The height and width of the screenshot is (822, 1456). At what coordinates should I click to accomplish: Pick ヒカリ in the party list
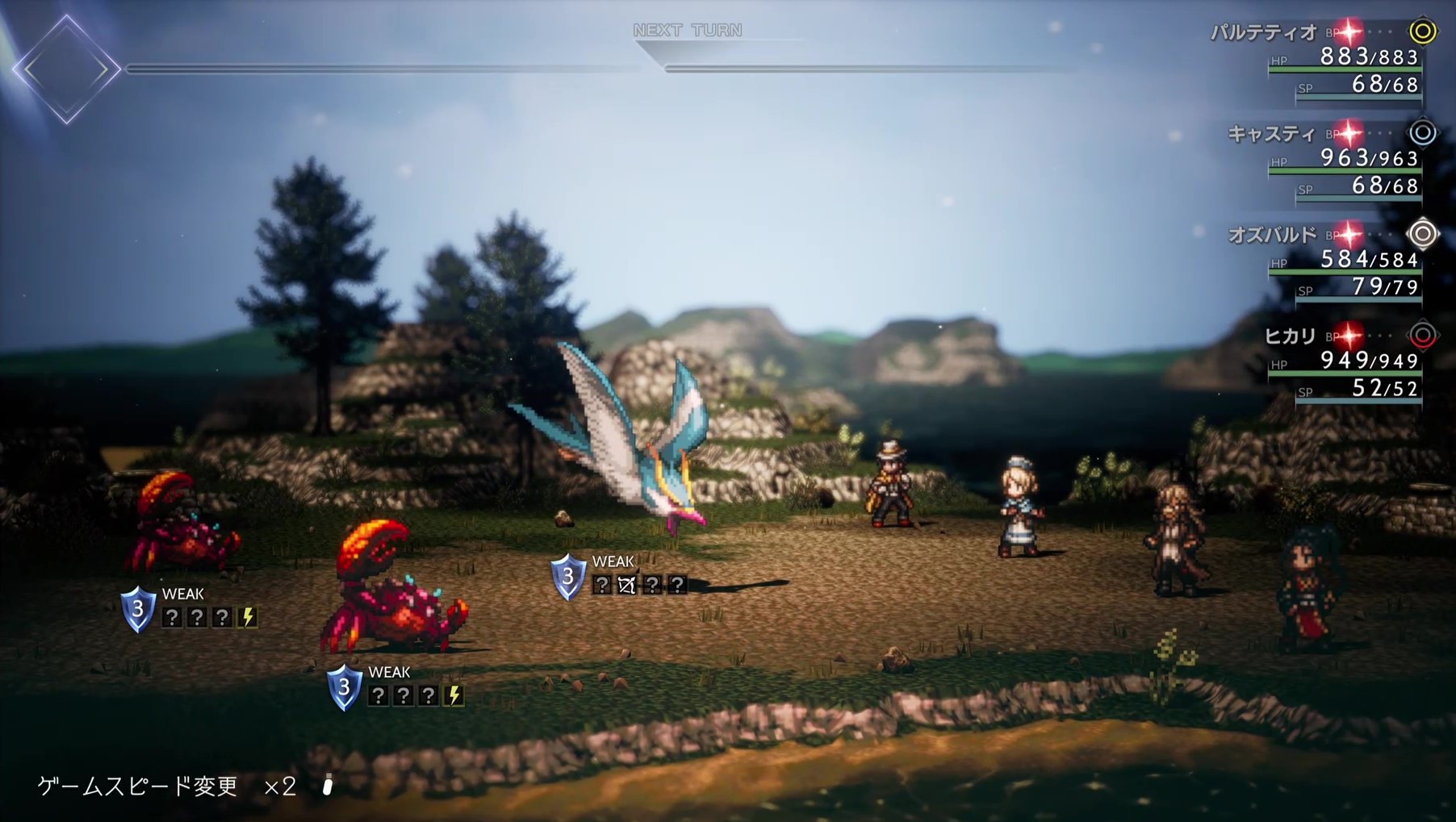click(x=1290, y=336)
